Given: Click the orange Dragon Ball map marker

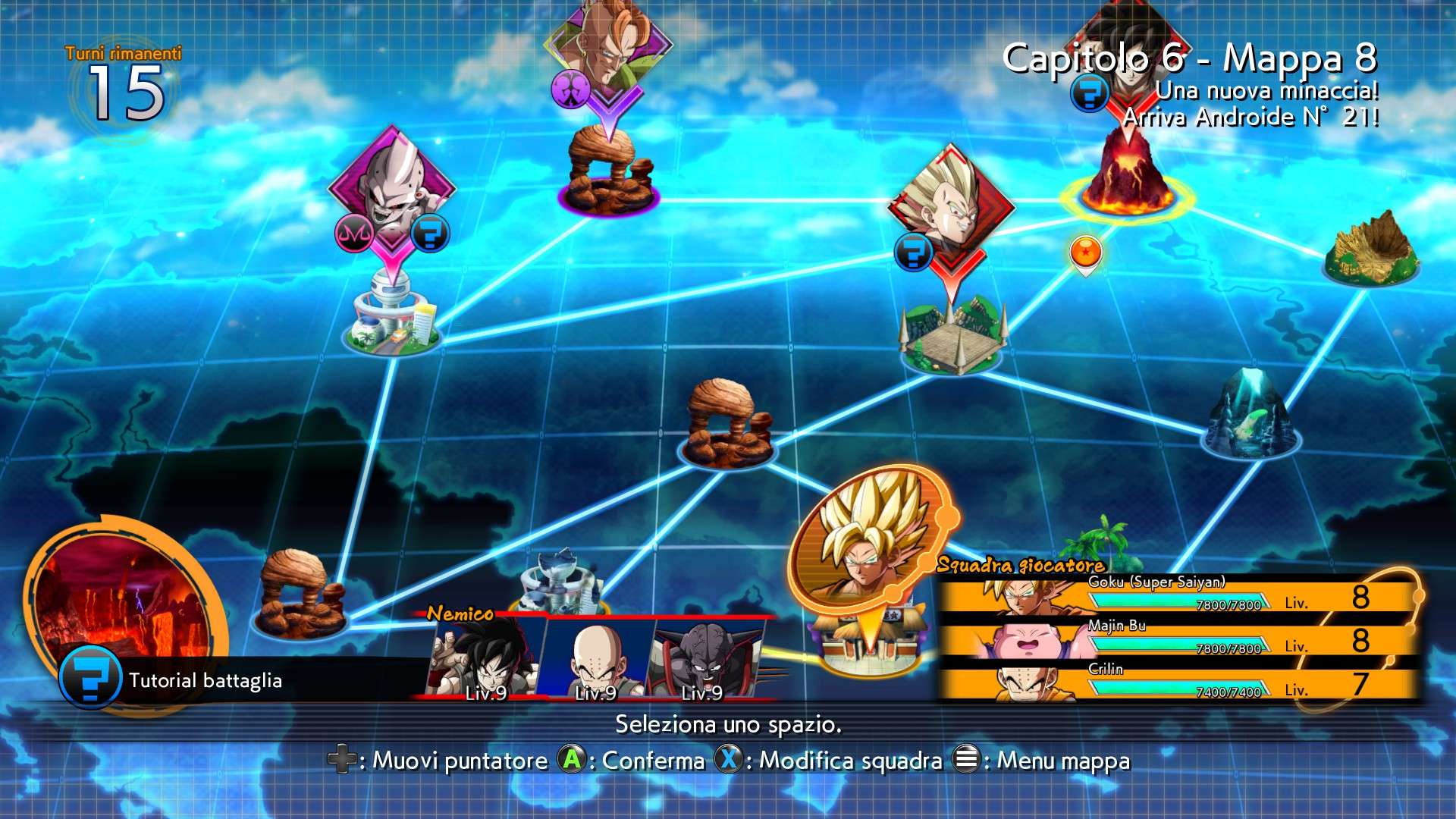Looking at the screenshot, I should [1085, 253].
